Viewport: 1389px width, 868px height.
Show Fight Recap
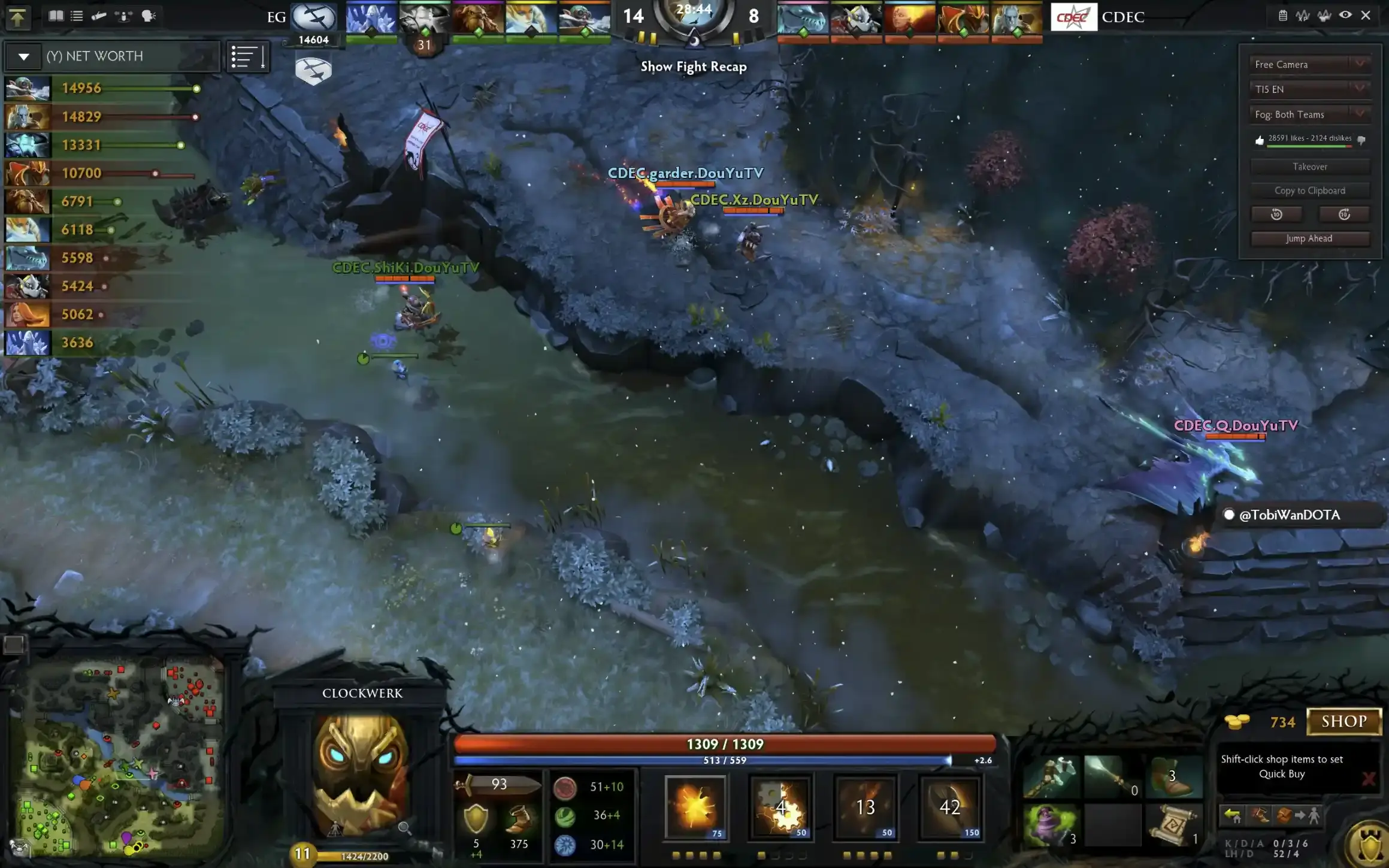point(694,66)
